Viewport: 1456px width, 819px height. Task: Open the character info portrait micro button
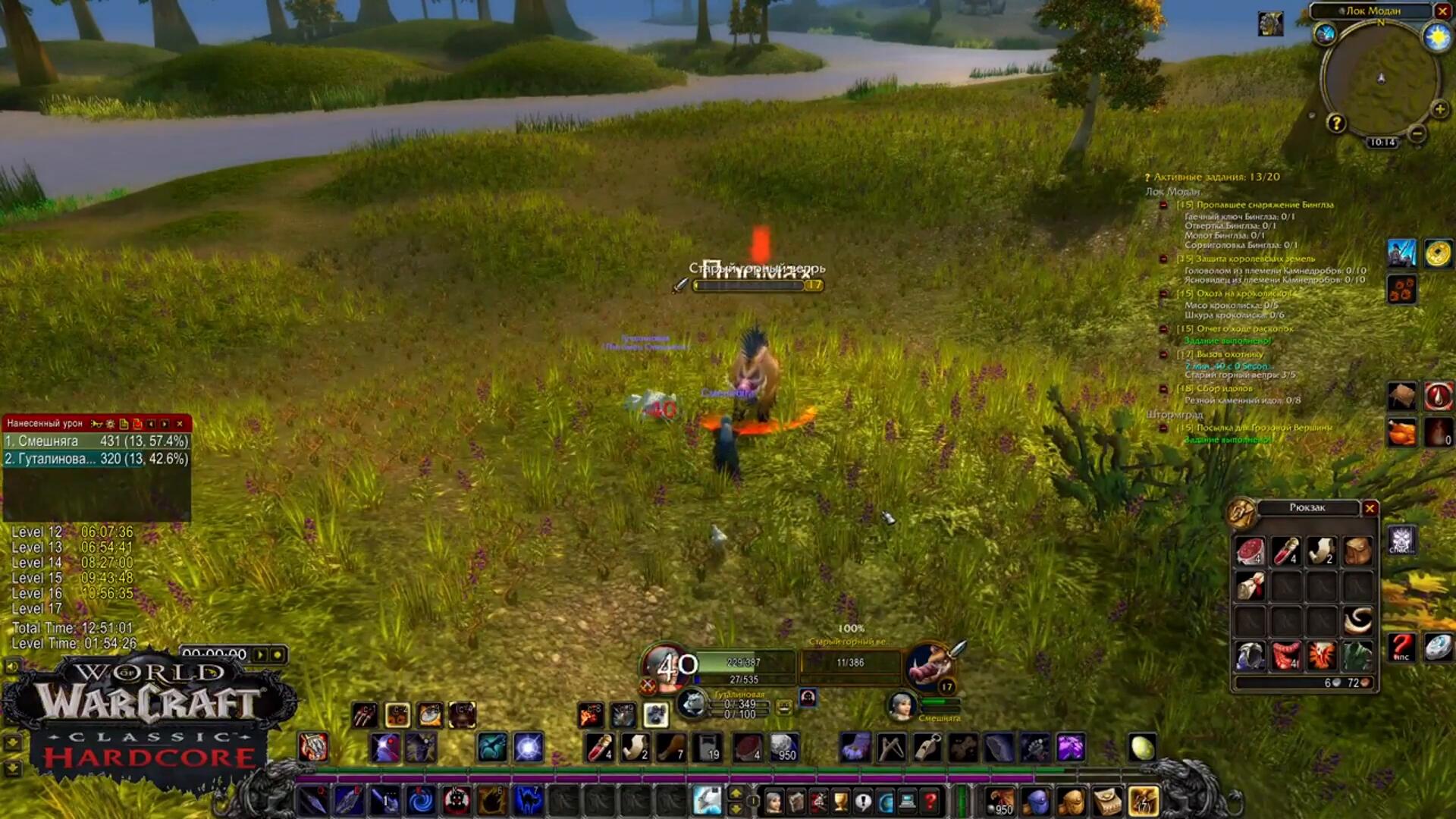[x=773, y=801]
